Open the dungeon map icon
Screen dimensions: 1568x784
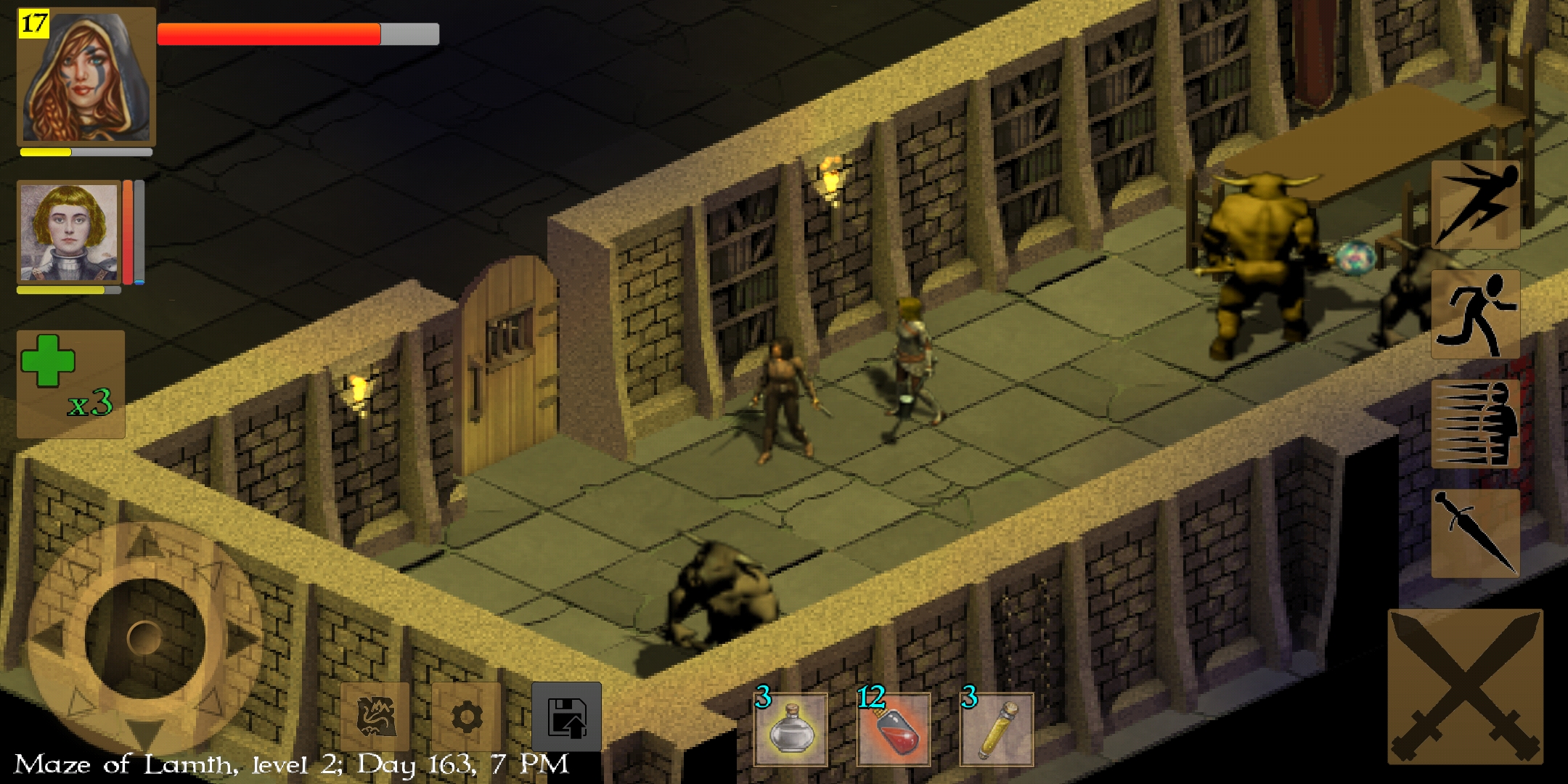(x=375, y=717)
